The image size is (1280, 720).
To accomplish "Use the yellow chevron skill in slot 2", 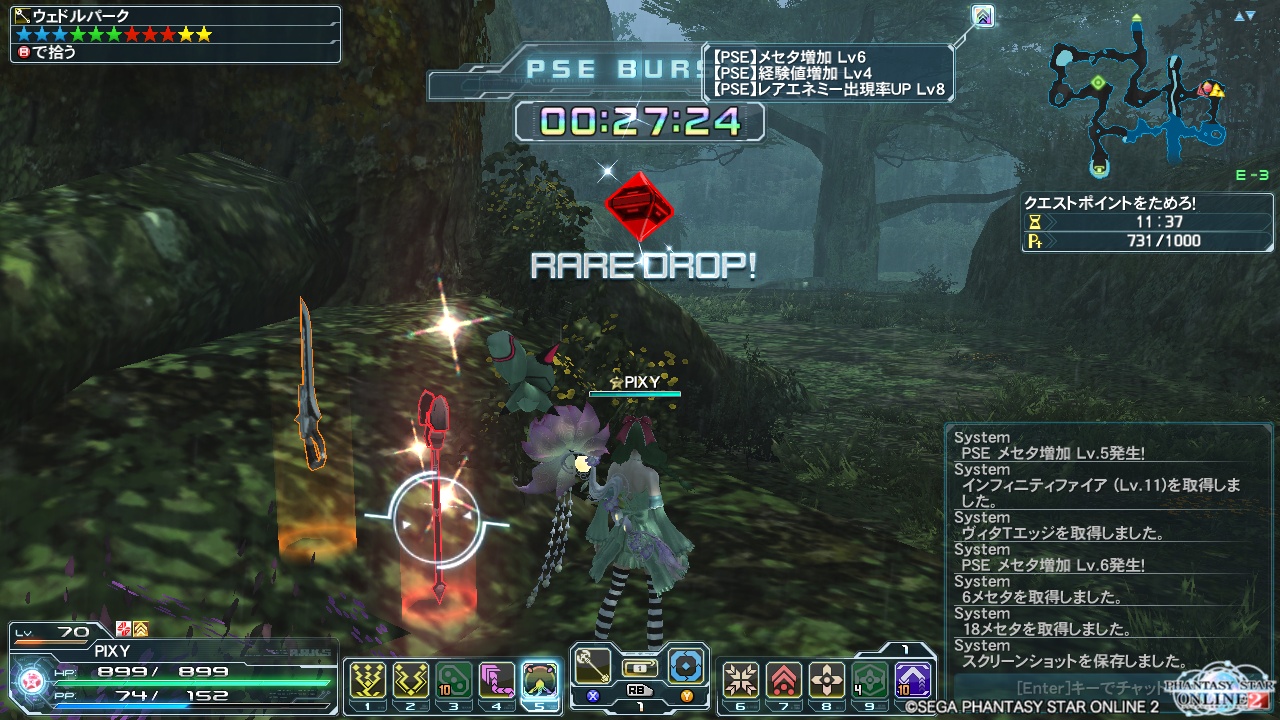I will point(411,680).
